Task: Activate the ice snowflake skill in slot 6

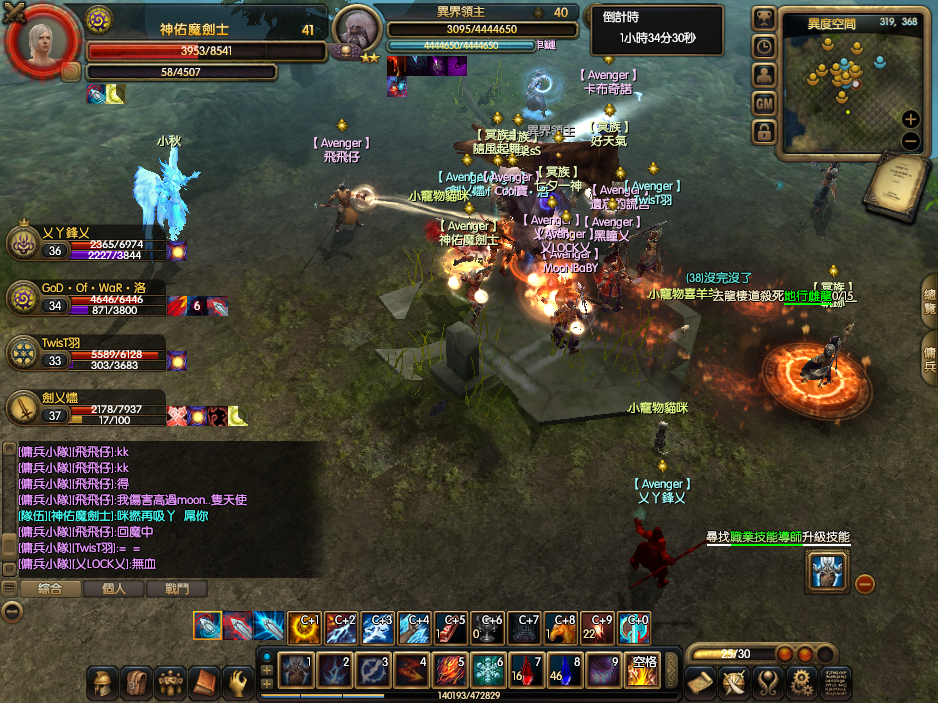Action: click(x=487, y=669)
